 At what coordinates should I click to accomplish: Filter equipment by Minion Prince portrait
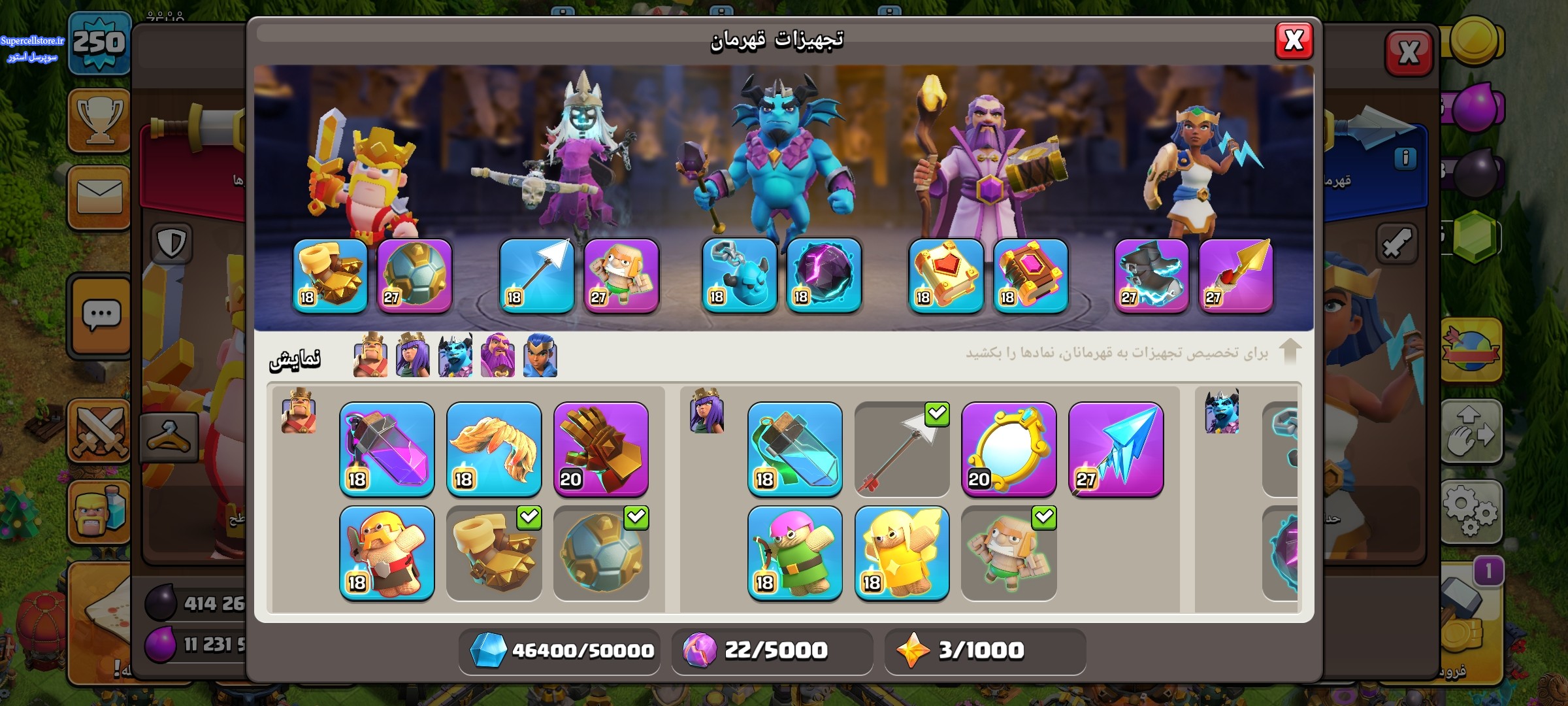pos(455,356)
